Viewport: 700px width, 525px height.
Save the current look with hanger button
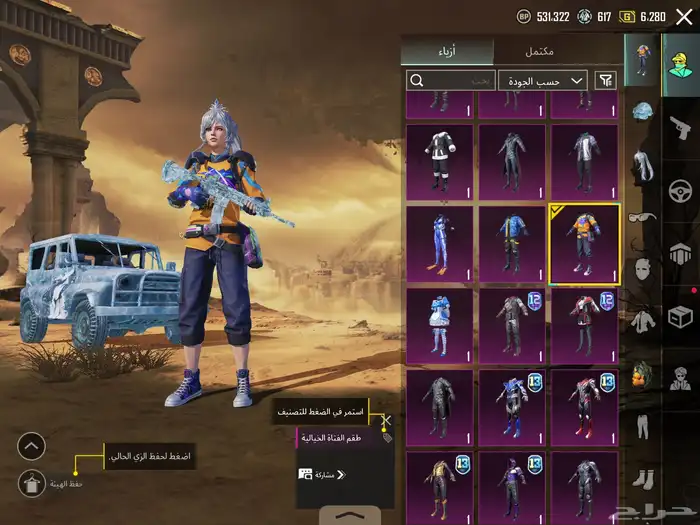pyautogui.click(x=31, y=483)
